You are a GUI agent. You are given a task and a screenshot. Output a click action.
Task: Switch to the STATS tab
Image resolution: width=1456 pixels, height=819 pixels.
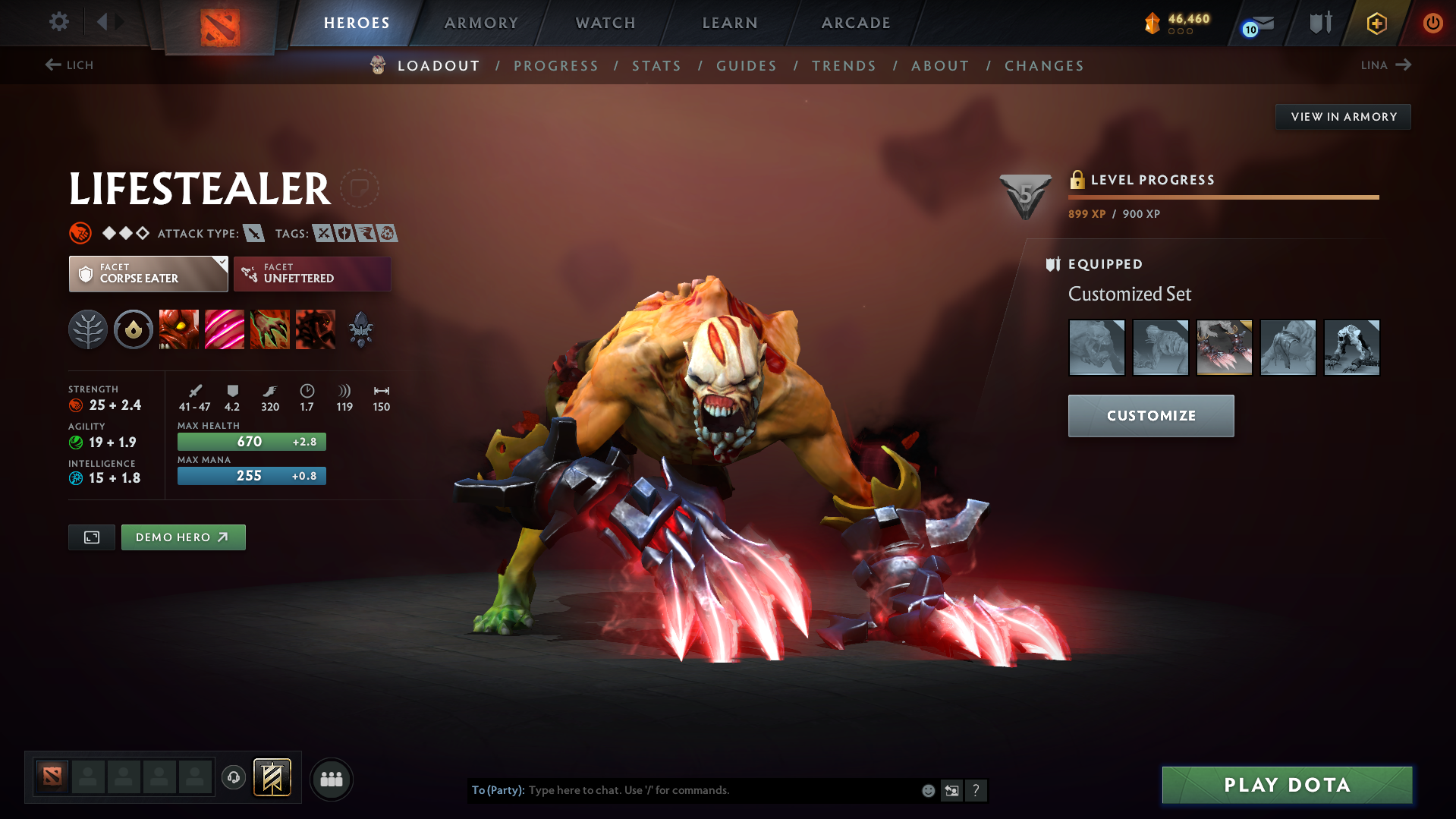tap(656, 66)
